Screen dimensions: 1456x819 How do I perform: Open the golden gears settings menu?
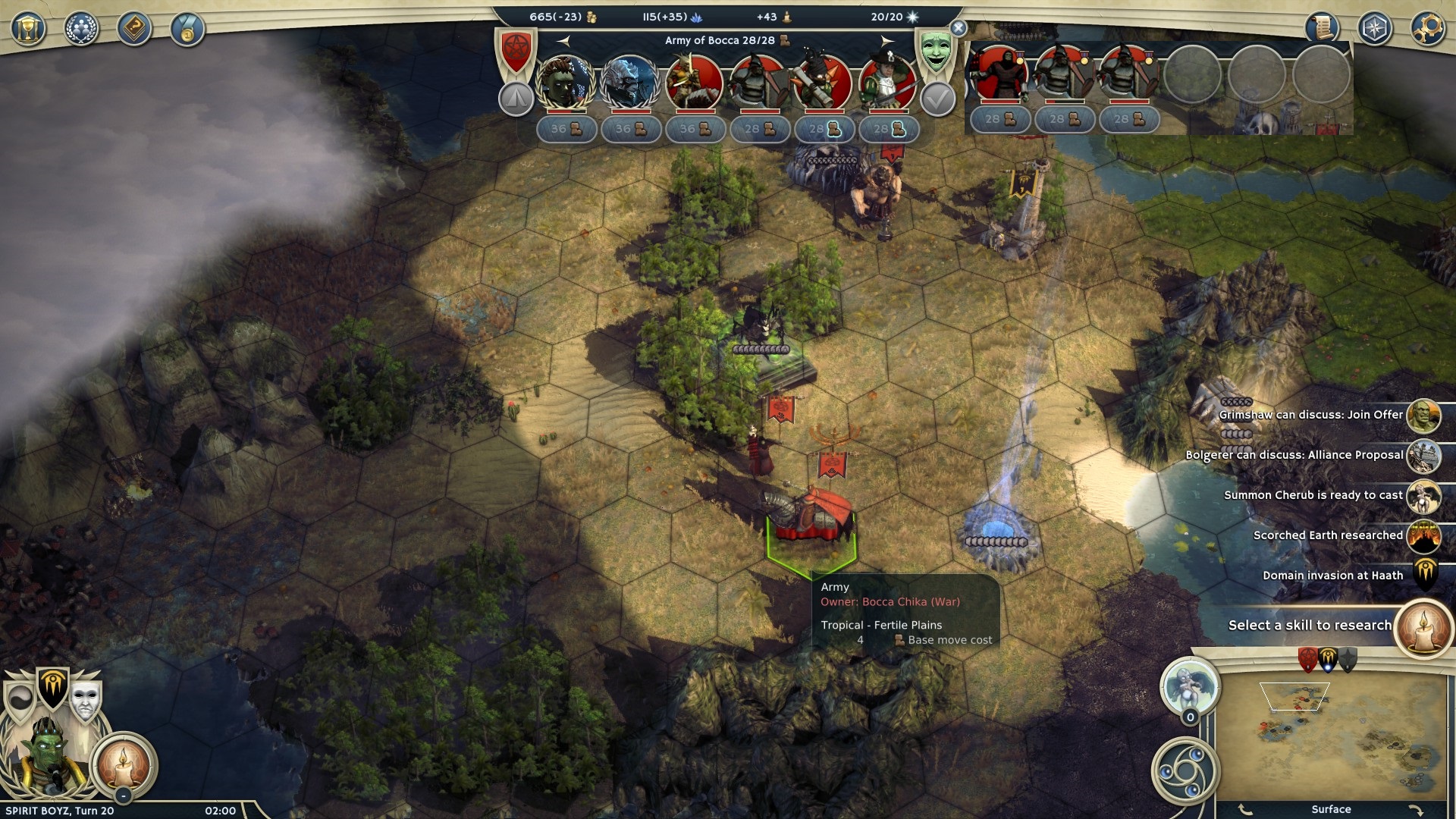[1427, 29]
